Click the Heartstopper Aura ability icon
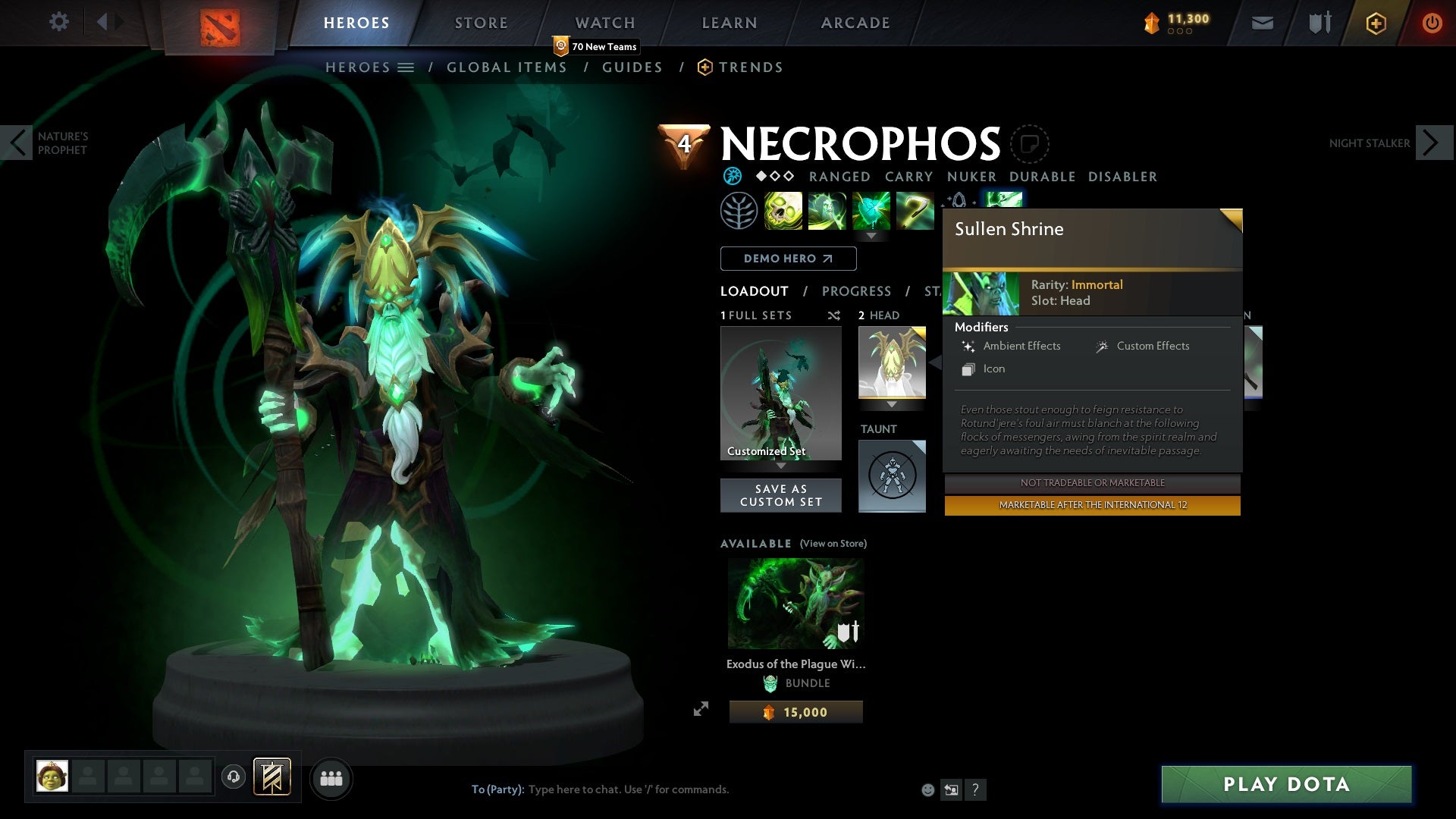 click(871, 210)
